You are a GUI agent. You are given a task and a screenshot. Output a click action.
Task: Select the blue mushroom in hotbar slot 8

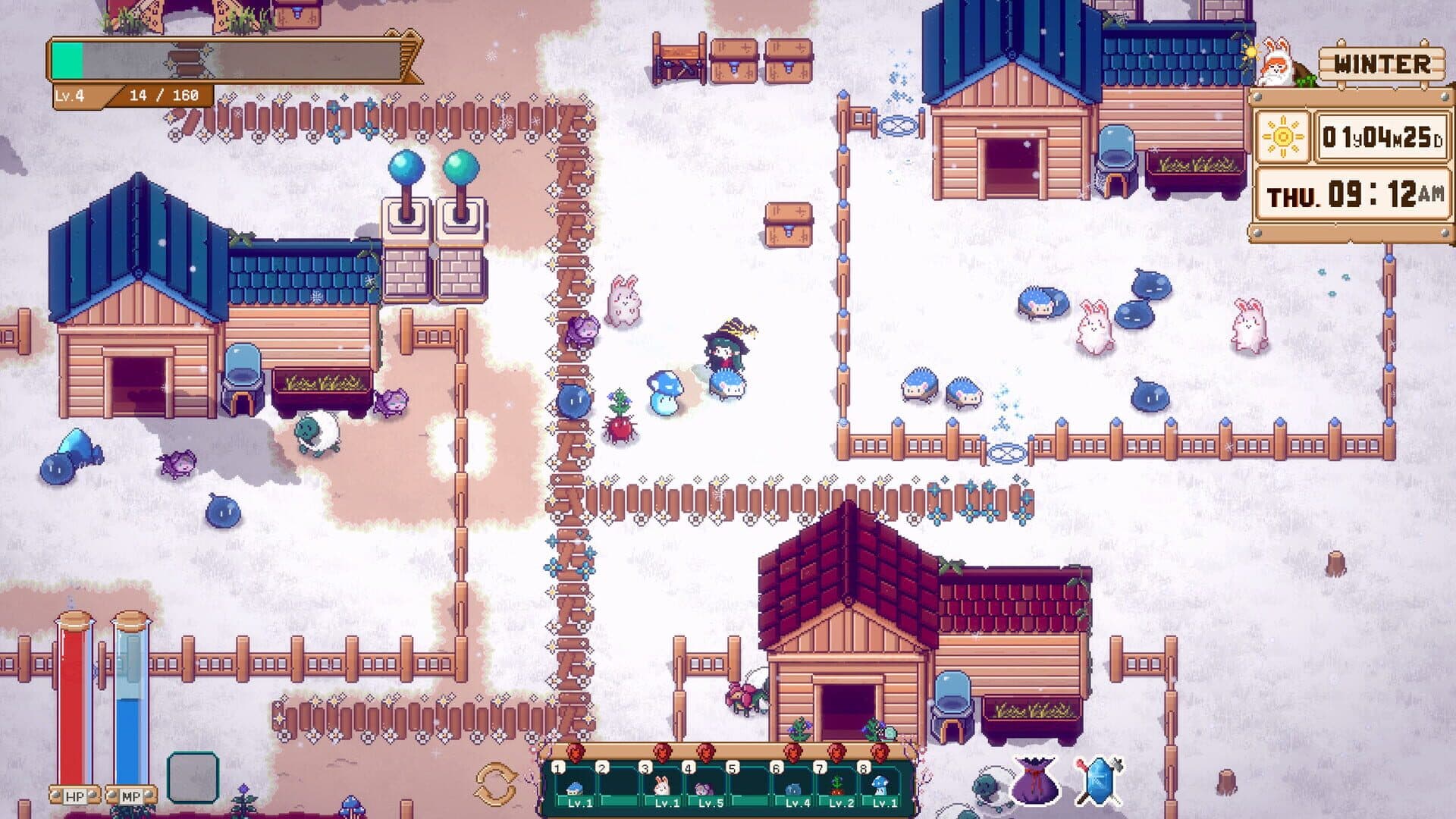pos(883,789)
